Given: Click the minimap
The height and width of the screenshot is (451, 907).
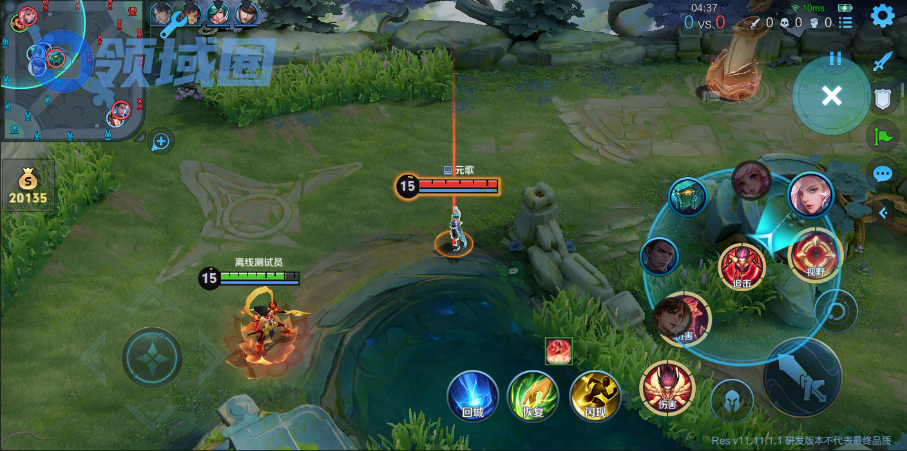Looking at the screenshot, I should click(x=70, y=70).
